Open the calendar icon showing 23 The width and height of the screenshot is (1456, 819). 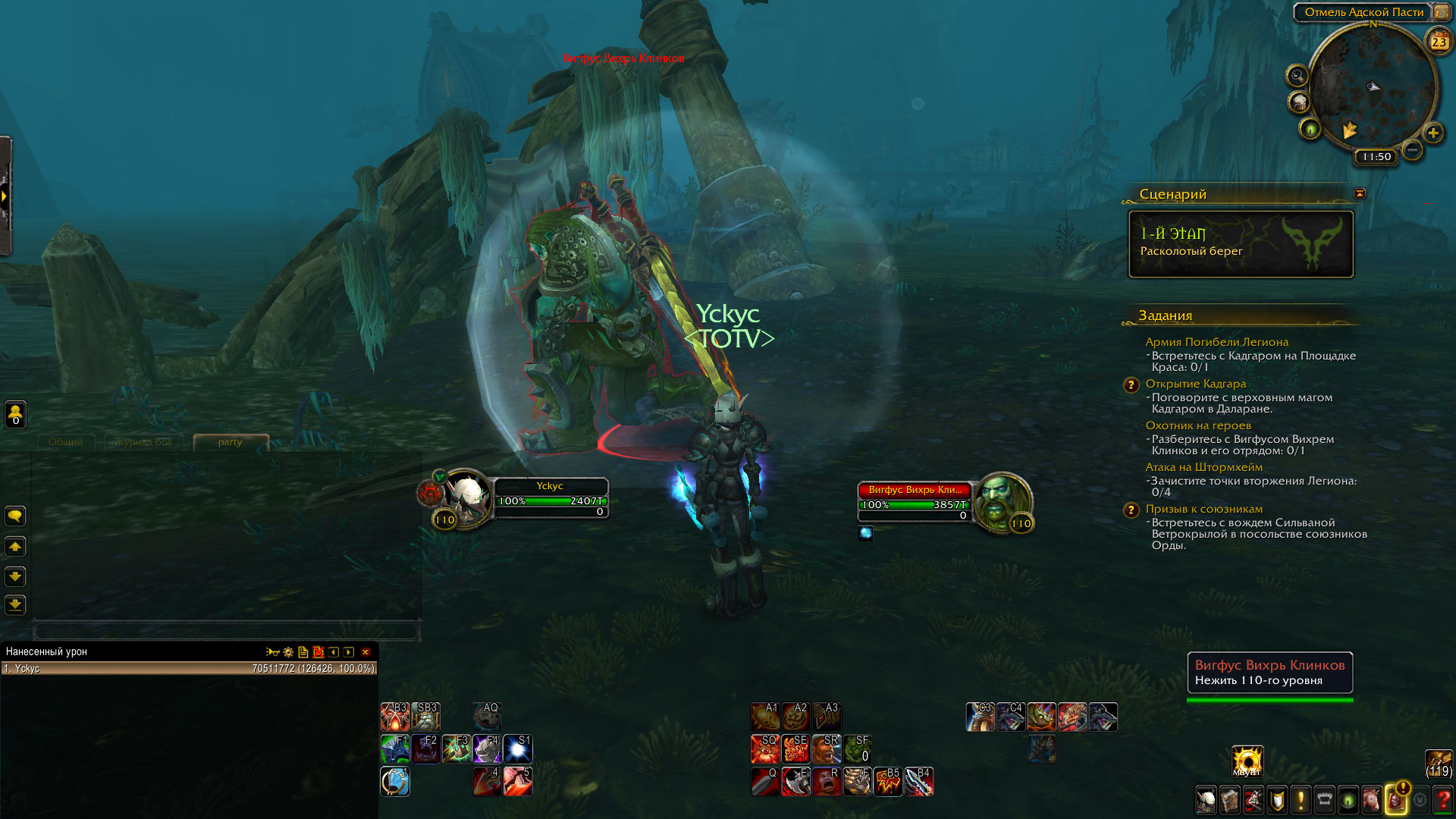pos(1439,42)
